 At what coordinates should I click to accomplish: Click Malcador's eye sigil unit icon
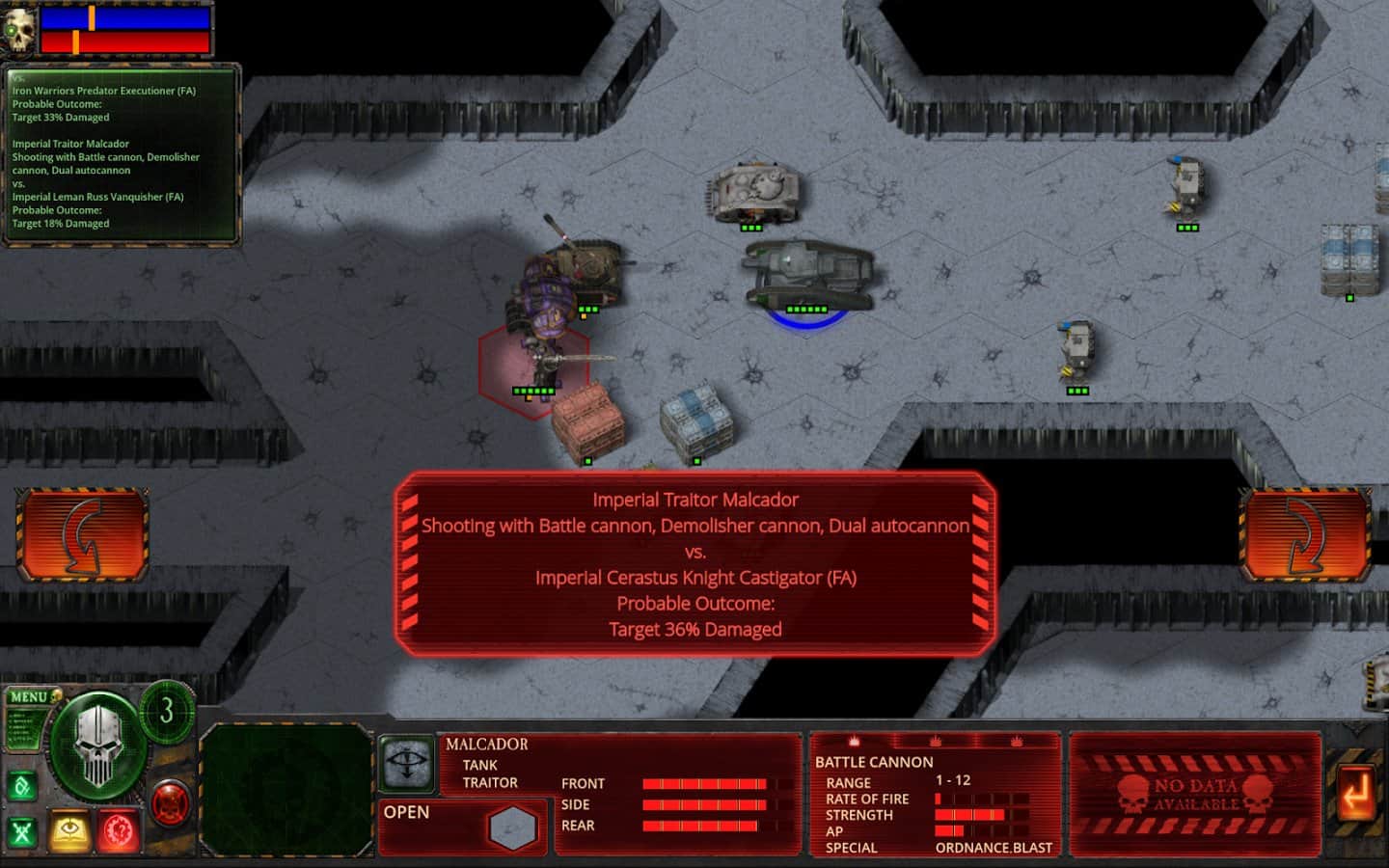click(408, 762)
